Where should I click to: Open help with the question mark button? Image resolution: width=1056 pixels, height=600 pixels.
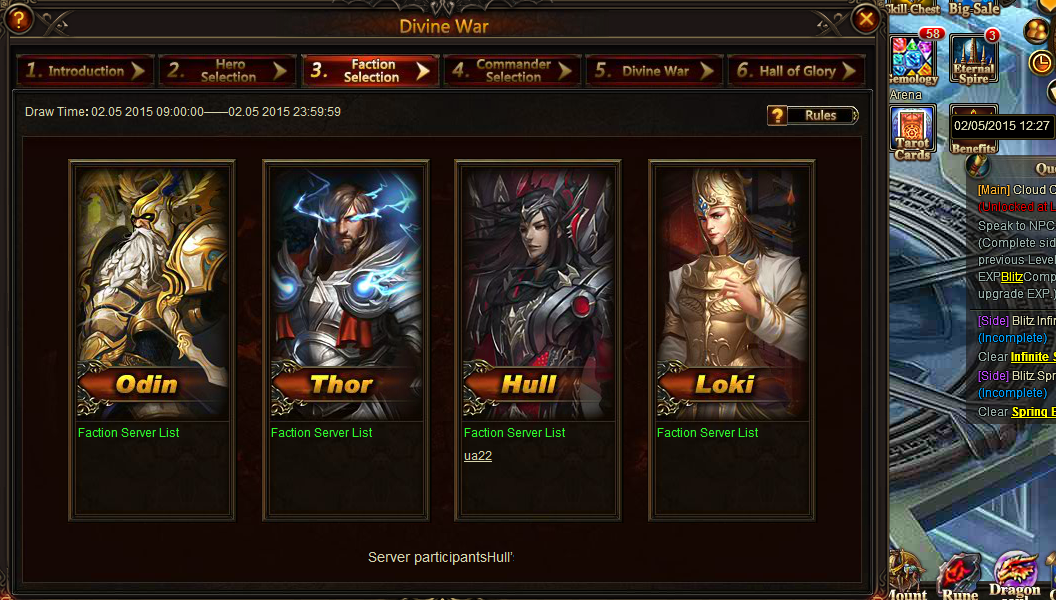[x=19, y=18]
